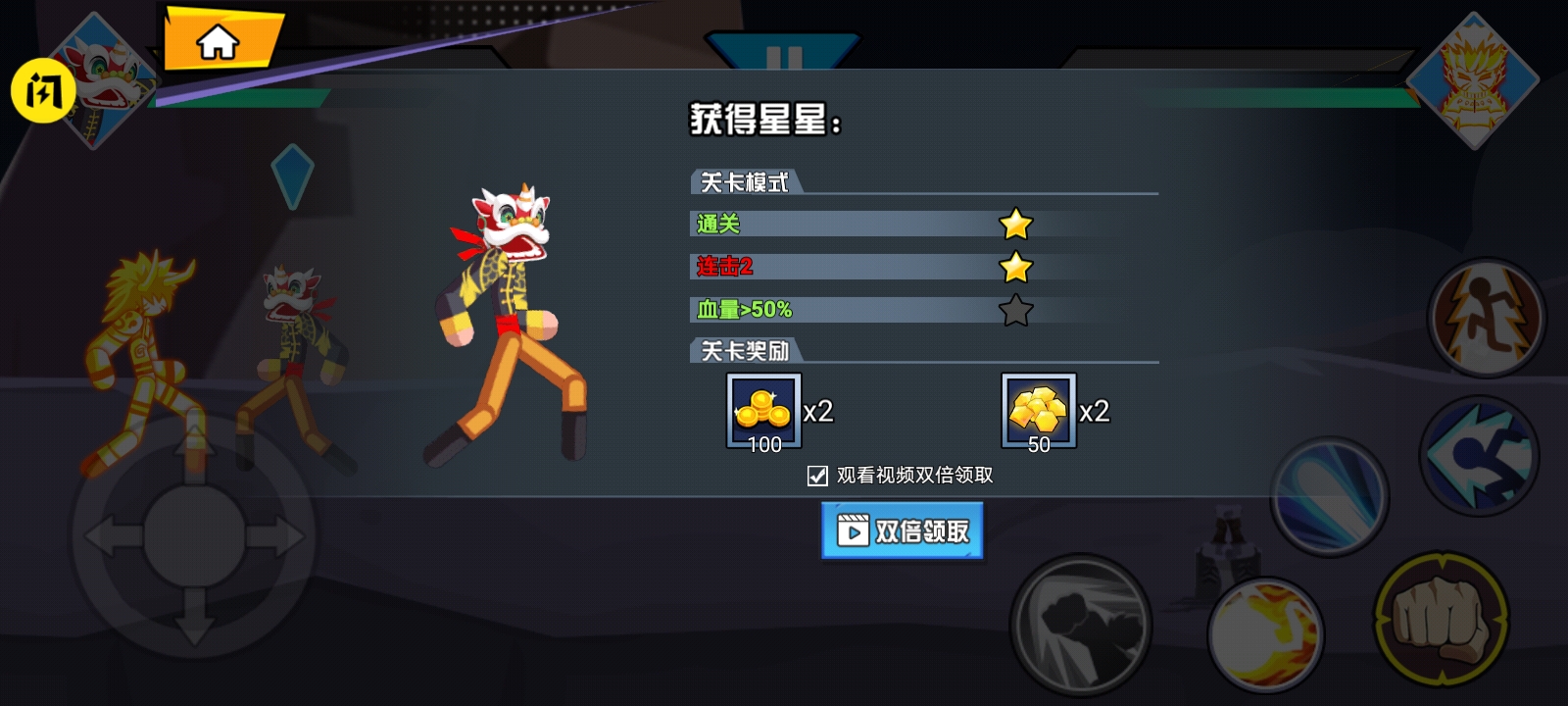Expand the 关卡模式 section header
This screenshot has height=706, width=1568.
(x=747, y=182)
